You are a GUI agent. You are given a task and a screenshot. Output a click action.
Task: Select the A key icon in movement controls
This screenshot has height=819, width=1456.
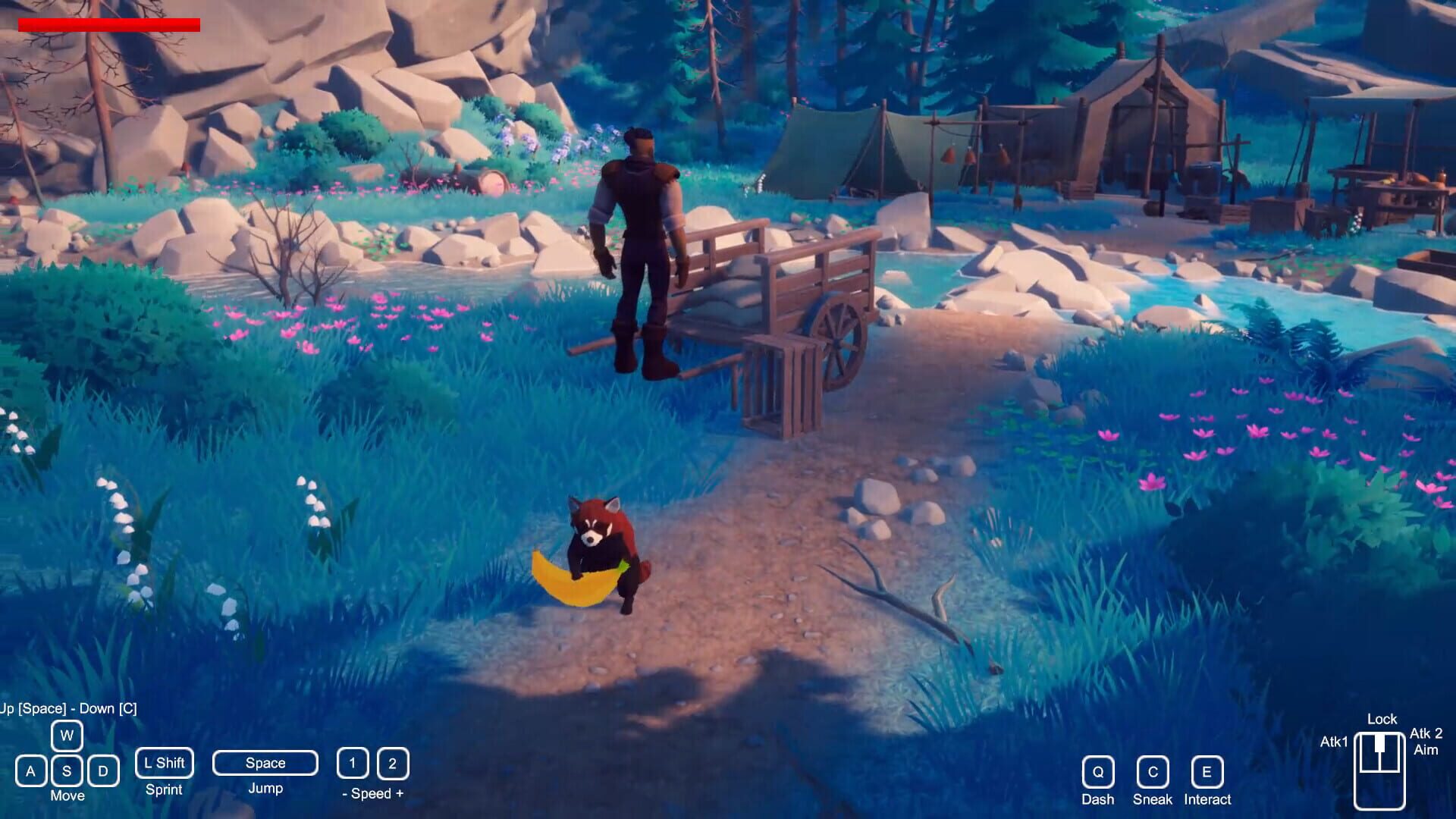pos(31,770)
